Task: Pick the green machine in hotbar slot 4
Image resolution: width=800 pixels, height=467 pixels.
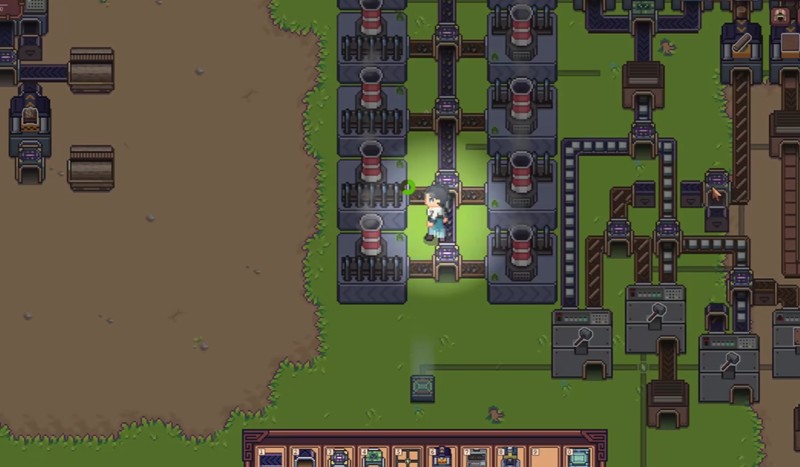Action: [x=374, y=457]
